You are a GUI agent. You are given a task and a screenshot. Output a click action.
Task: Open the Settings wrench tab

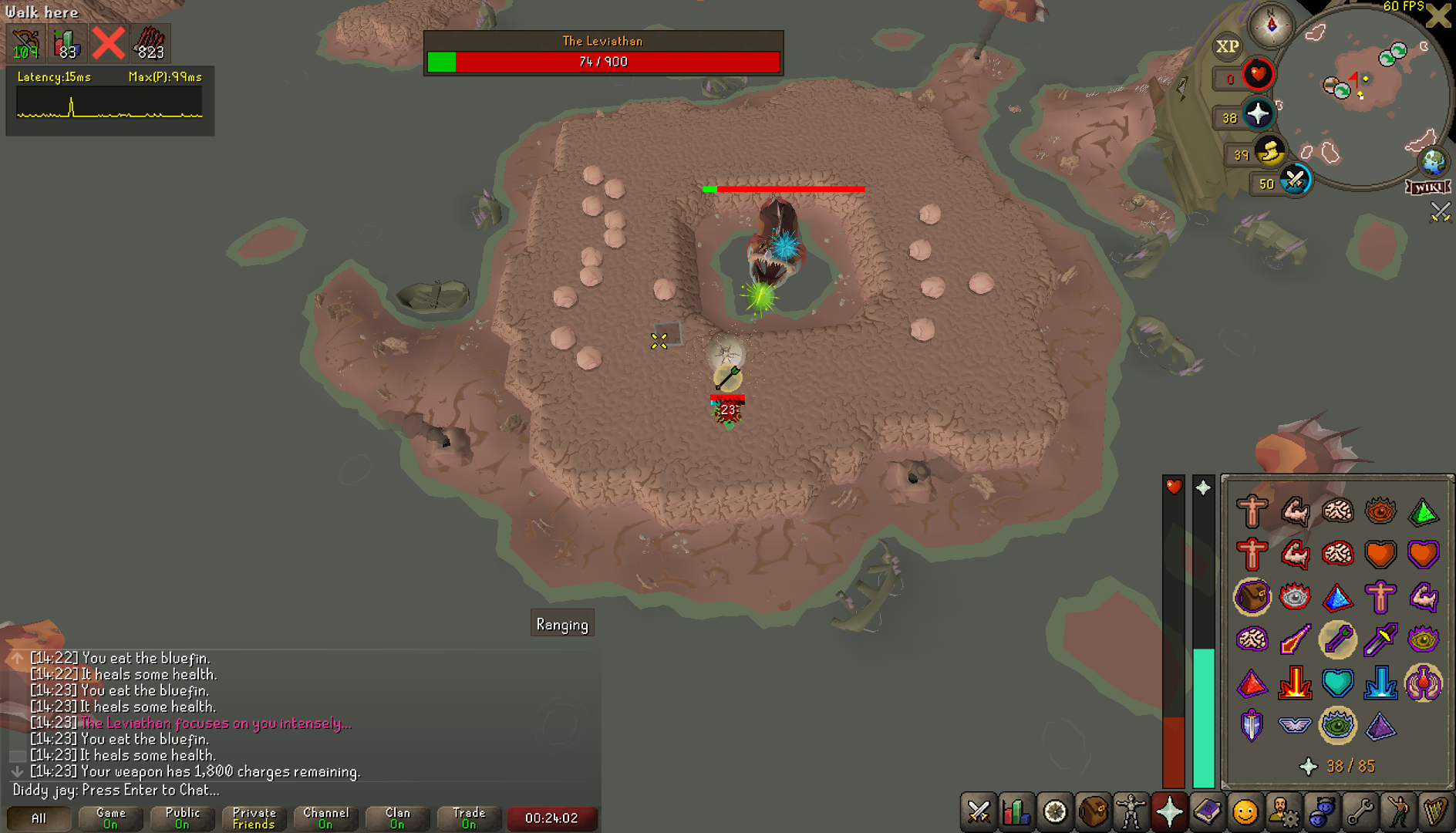[x=1359, y=812]
